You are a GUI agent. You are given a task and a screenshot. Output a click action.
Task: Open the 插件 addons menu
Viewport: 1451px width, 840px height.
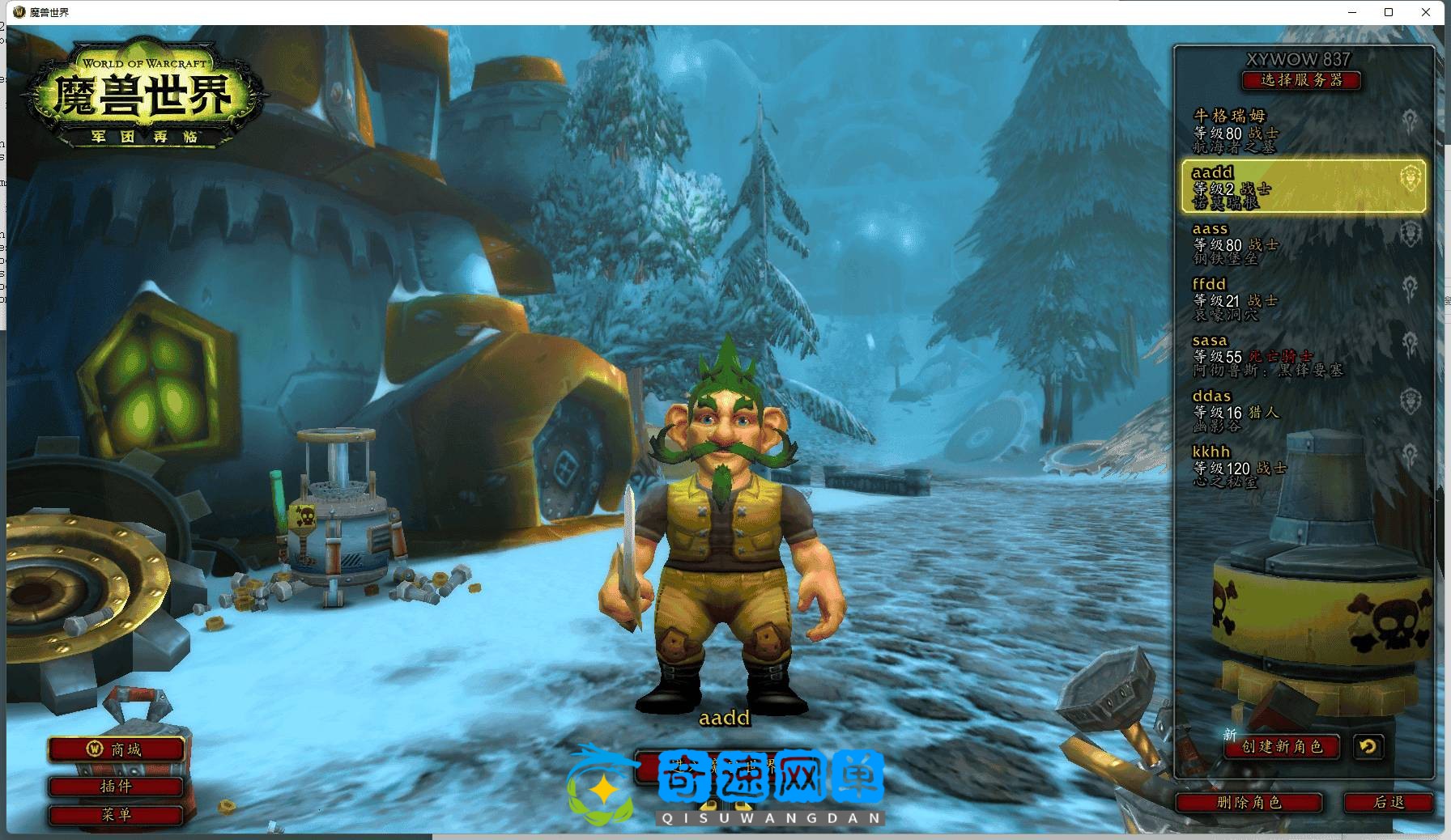(x=116, y=786)
